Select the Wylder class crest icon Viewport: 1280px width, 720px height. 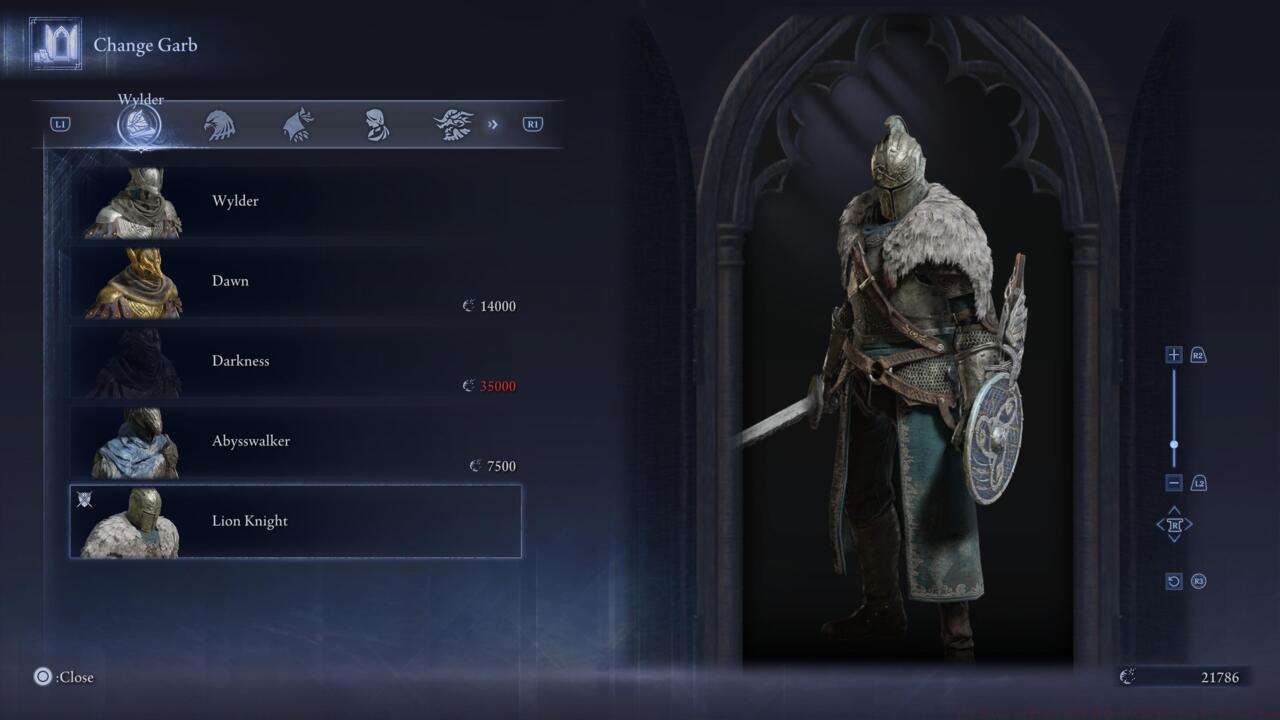point(141,123)
